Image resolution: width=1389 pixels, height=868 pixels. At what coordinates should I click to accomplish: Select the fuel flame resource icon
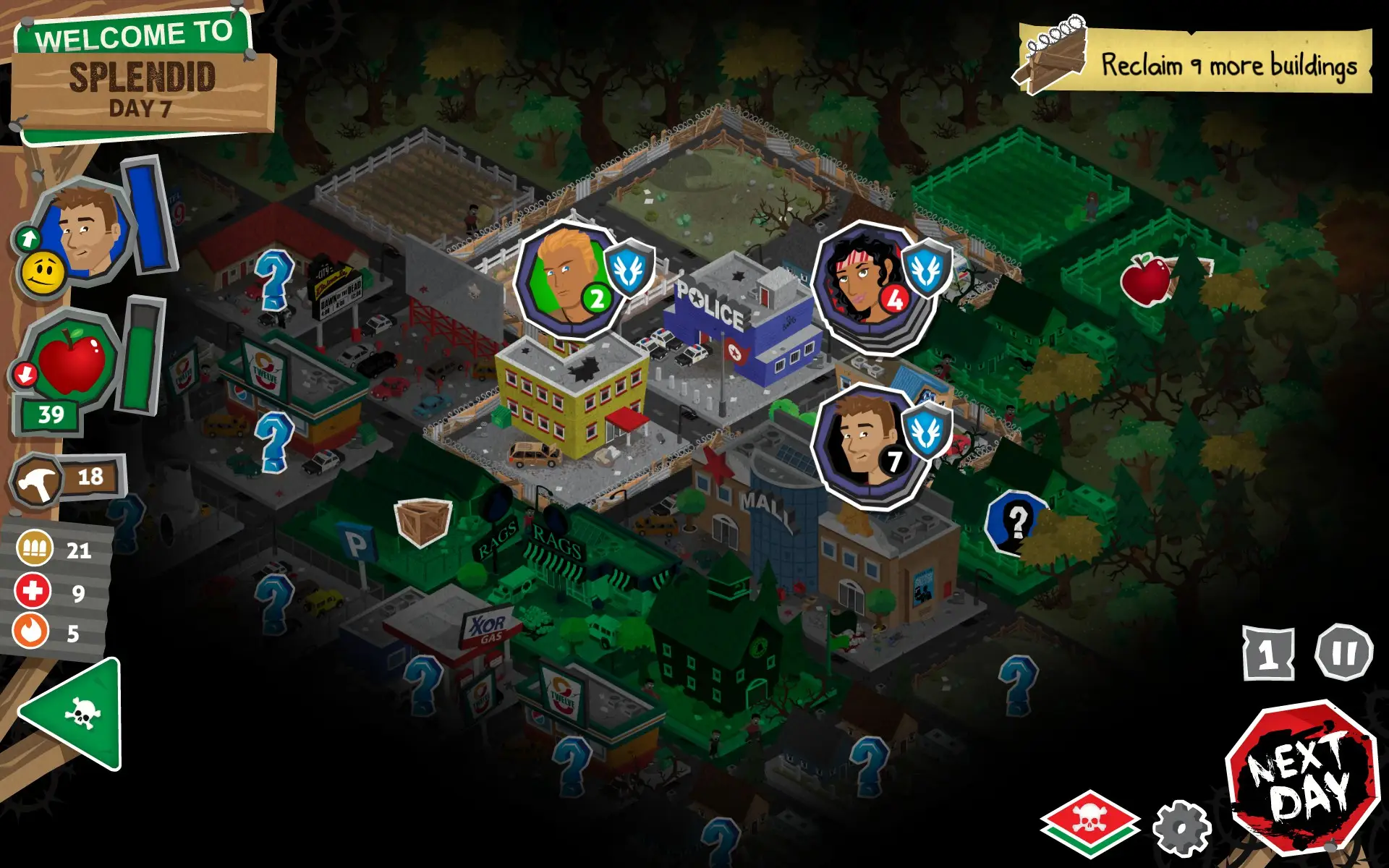[31, 631]
